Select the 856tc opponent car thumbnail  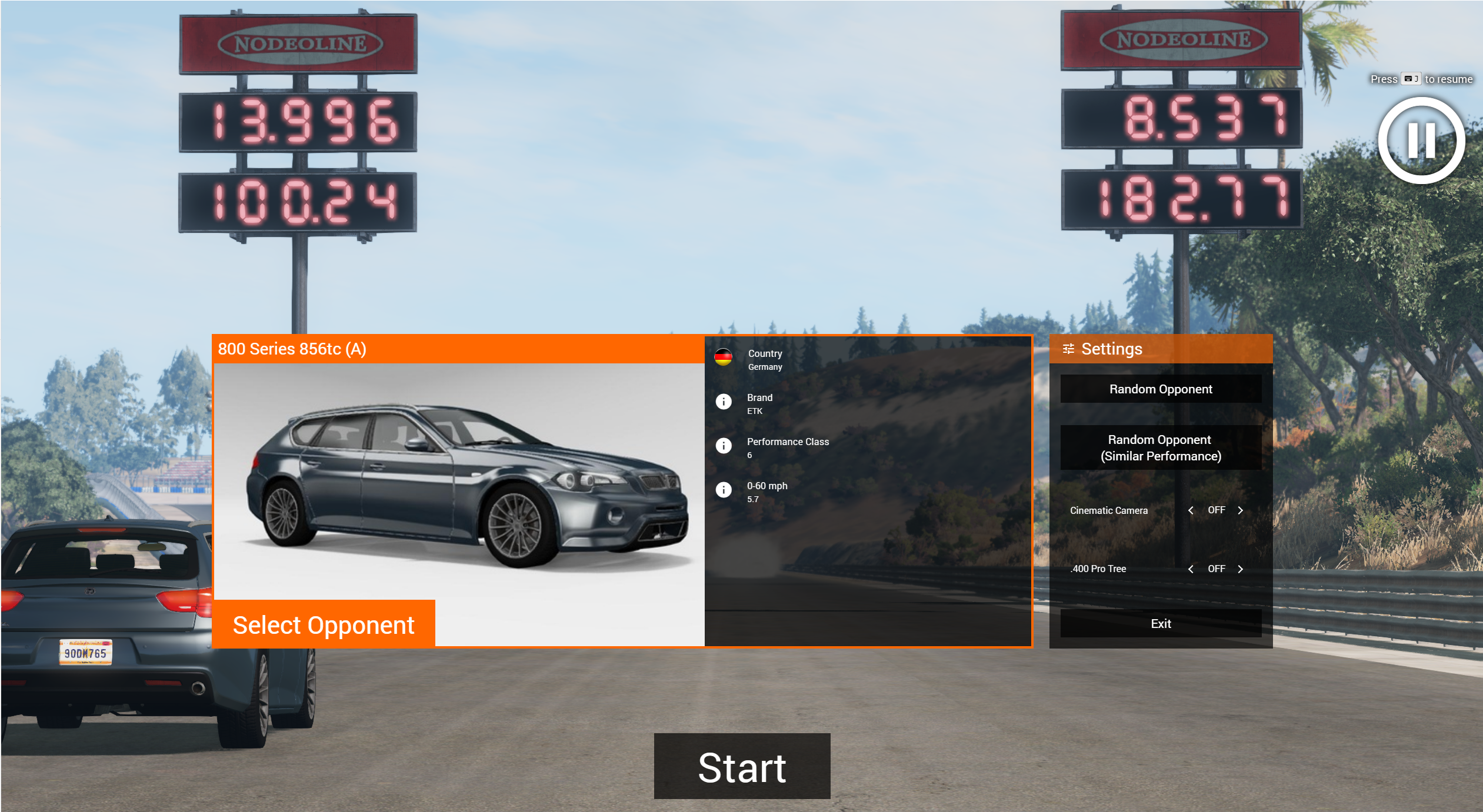pos(459,482)
